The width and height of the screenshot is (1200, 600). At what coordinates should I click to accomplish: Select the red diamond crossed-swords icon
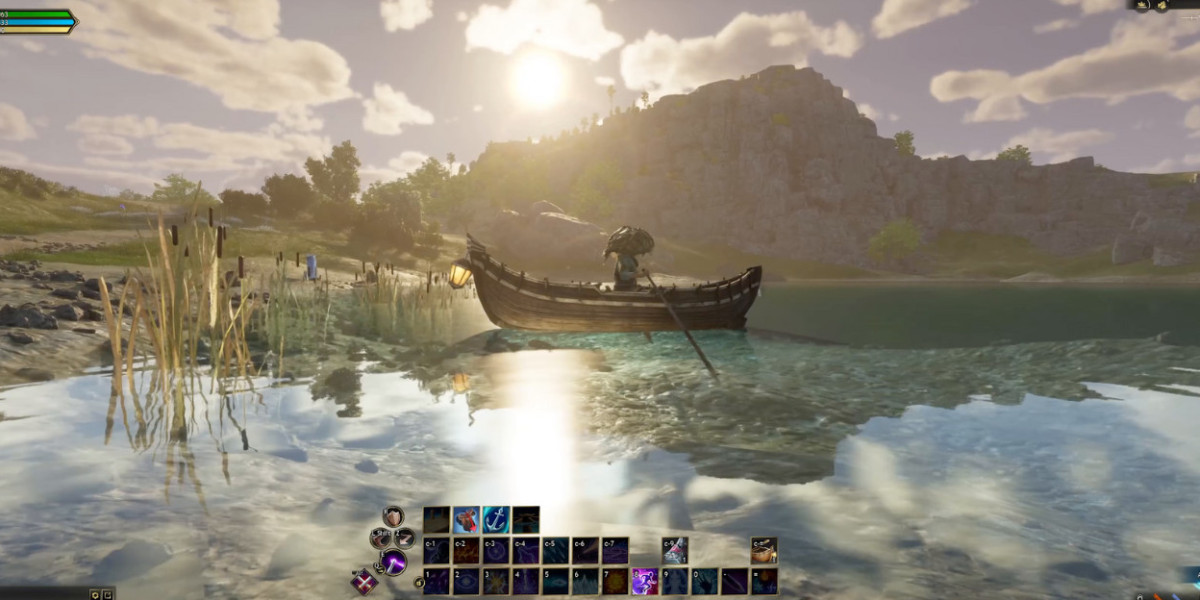(364, 581)
